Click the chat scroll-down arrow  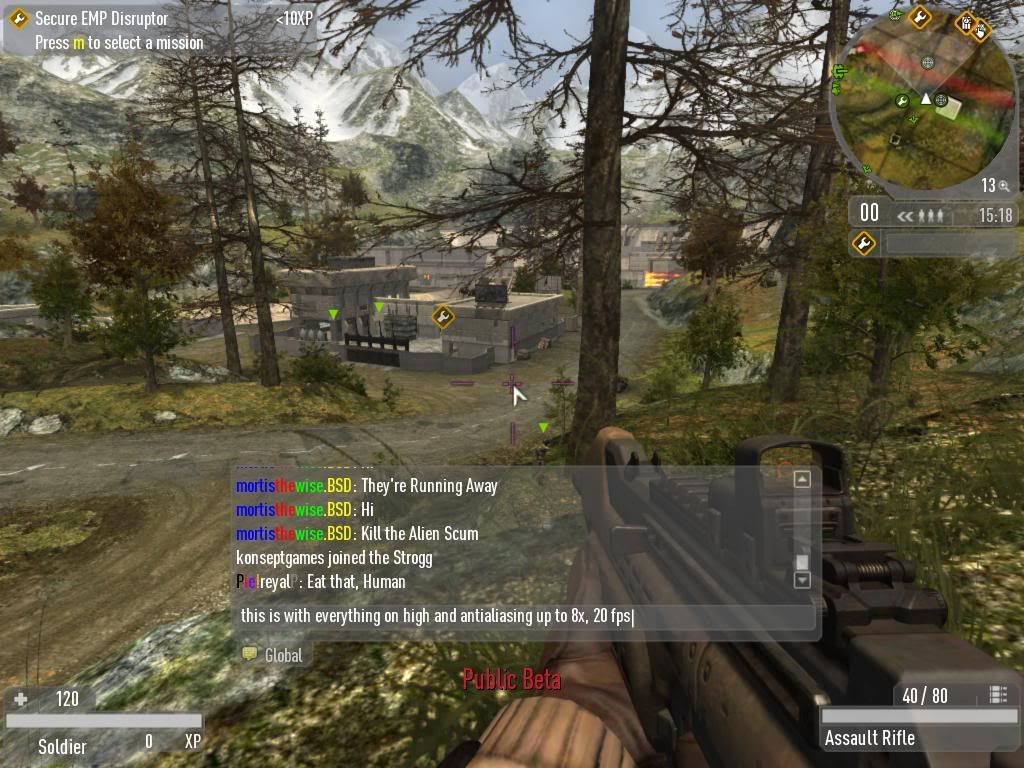point(801,580)
